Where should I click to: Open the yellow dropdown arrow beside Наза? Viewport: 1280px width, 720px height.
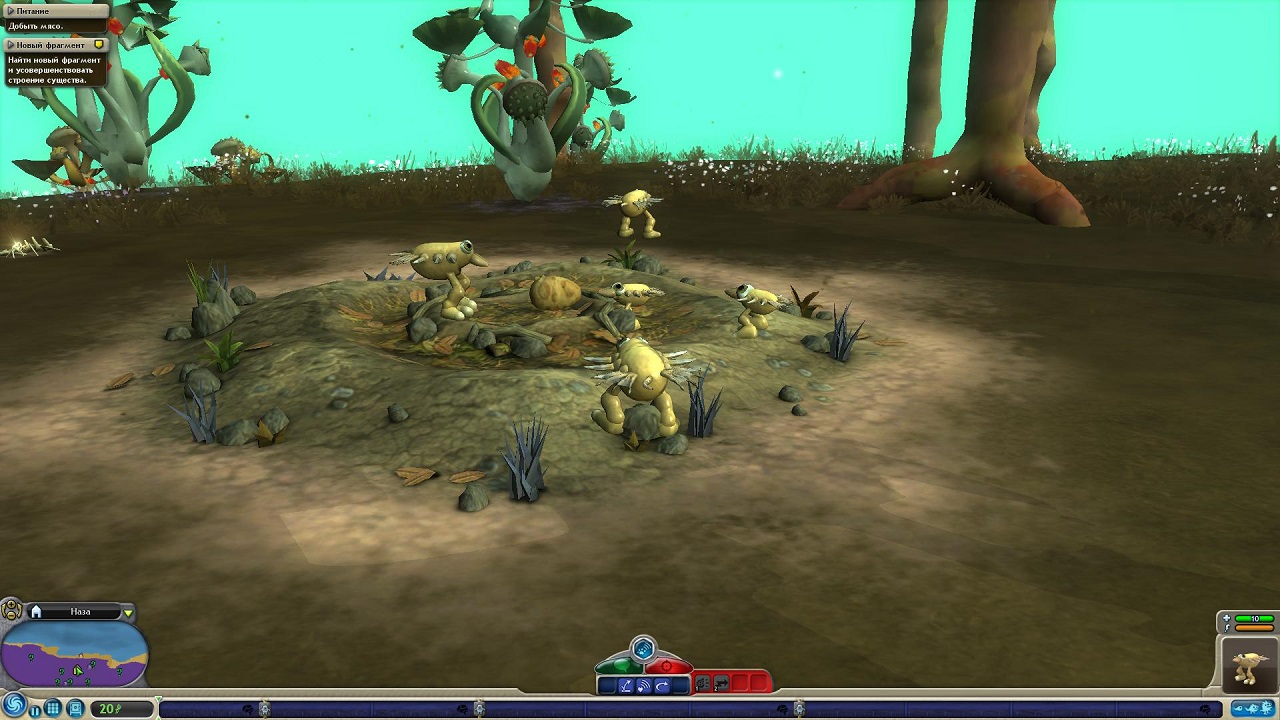click(128, 612)
